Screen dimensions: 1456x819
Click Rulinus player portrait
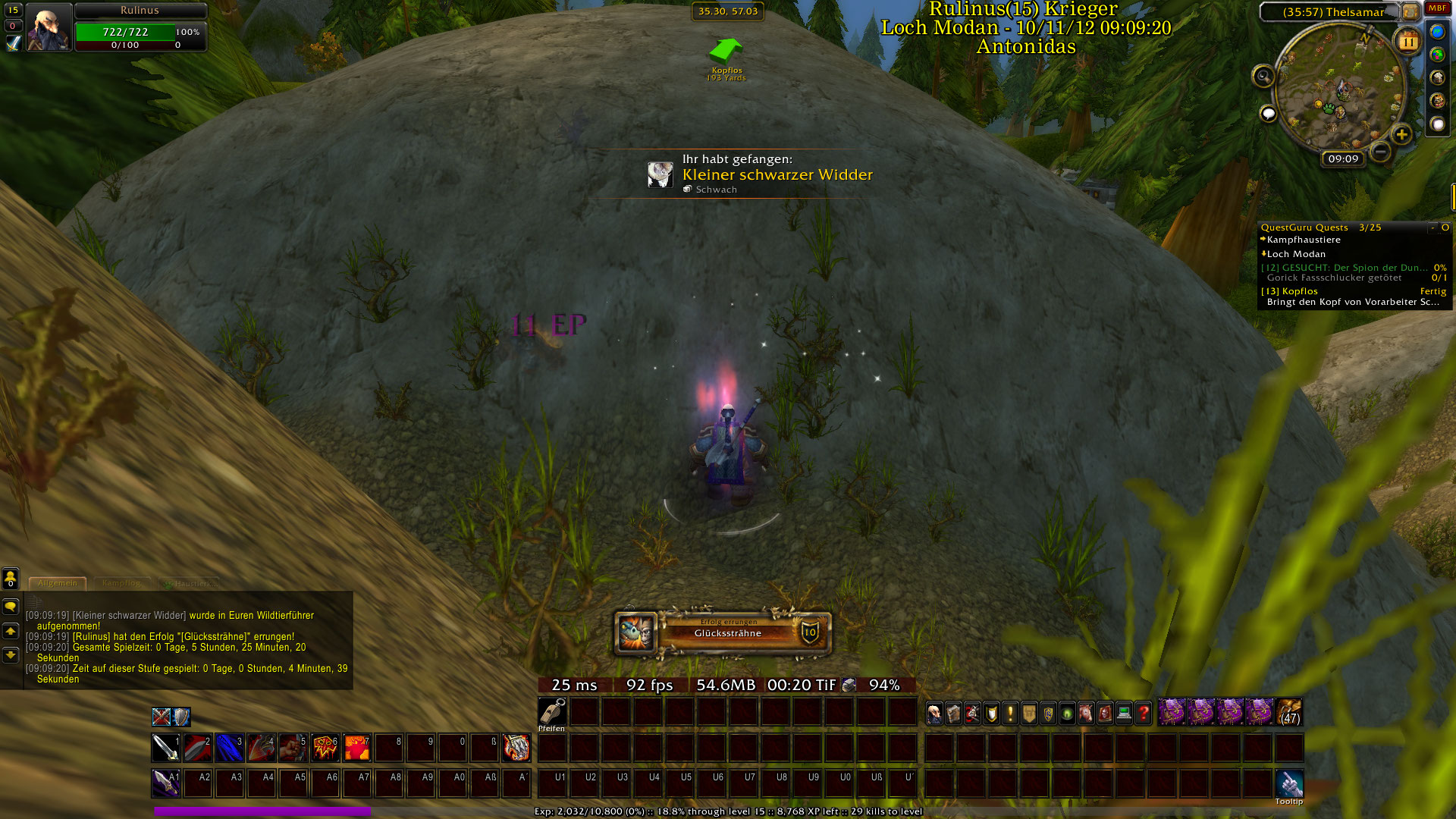tap(49, 27)
